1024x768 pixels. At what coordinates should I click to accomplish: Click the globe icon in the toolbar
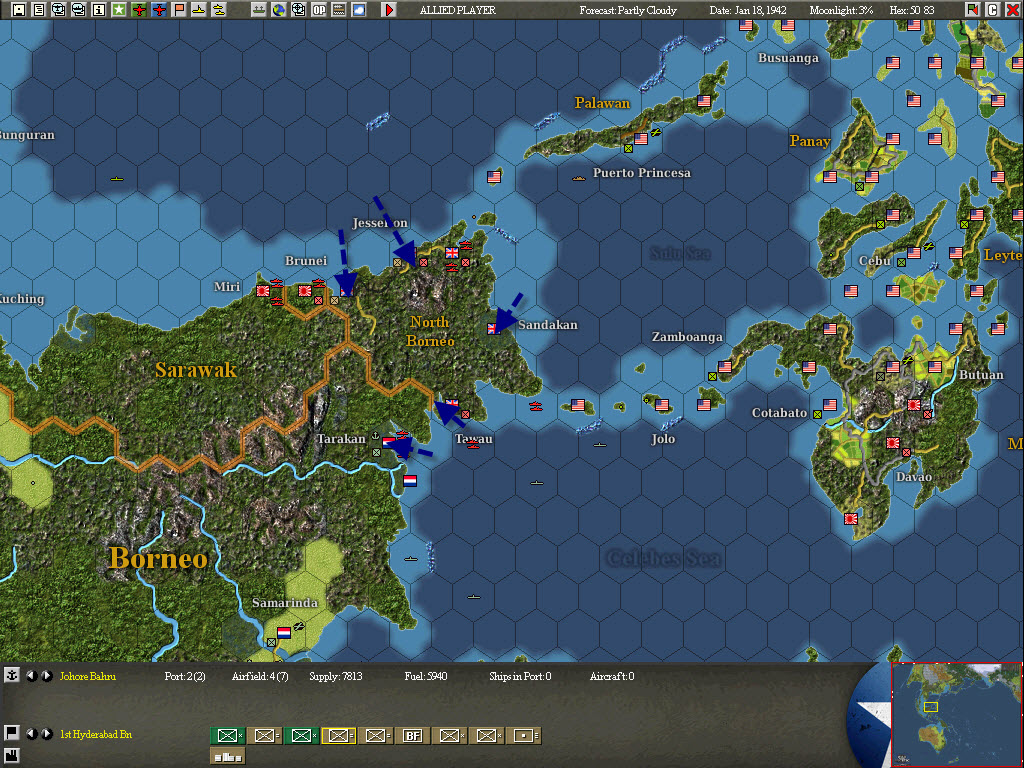tap(279, 10)
